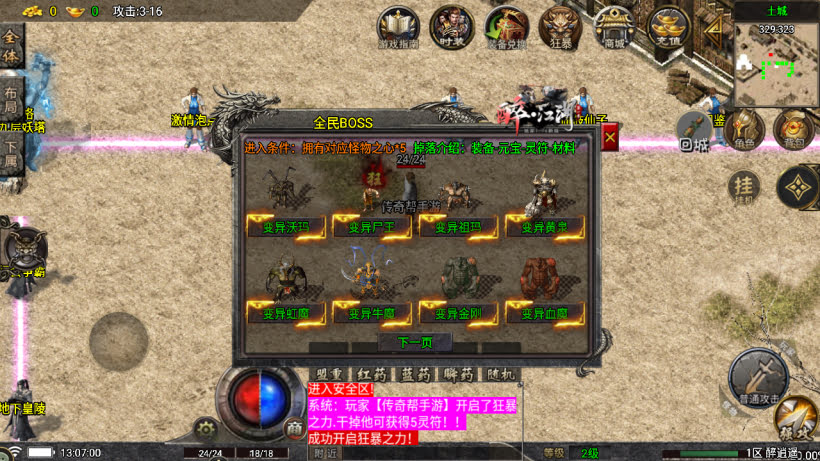Open the 商城 shop

click(614, 27)
